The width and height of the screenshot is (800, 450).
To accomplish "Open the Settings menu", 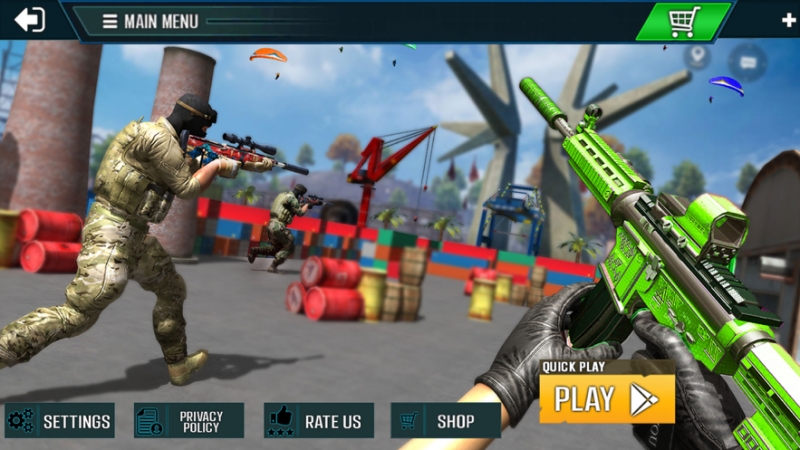I will [x=60, y=421].
